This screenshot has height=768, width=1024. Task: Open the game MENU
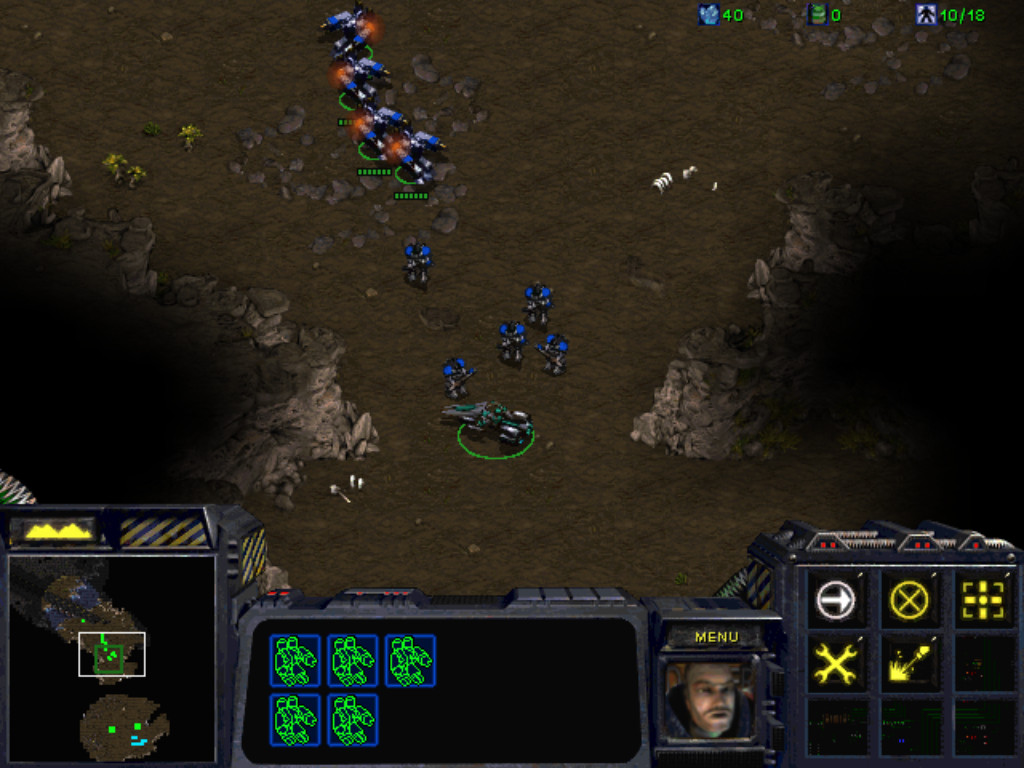point(716,637)
